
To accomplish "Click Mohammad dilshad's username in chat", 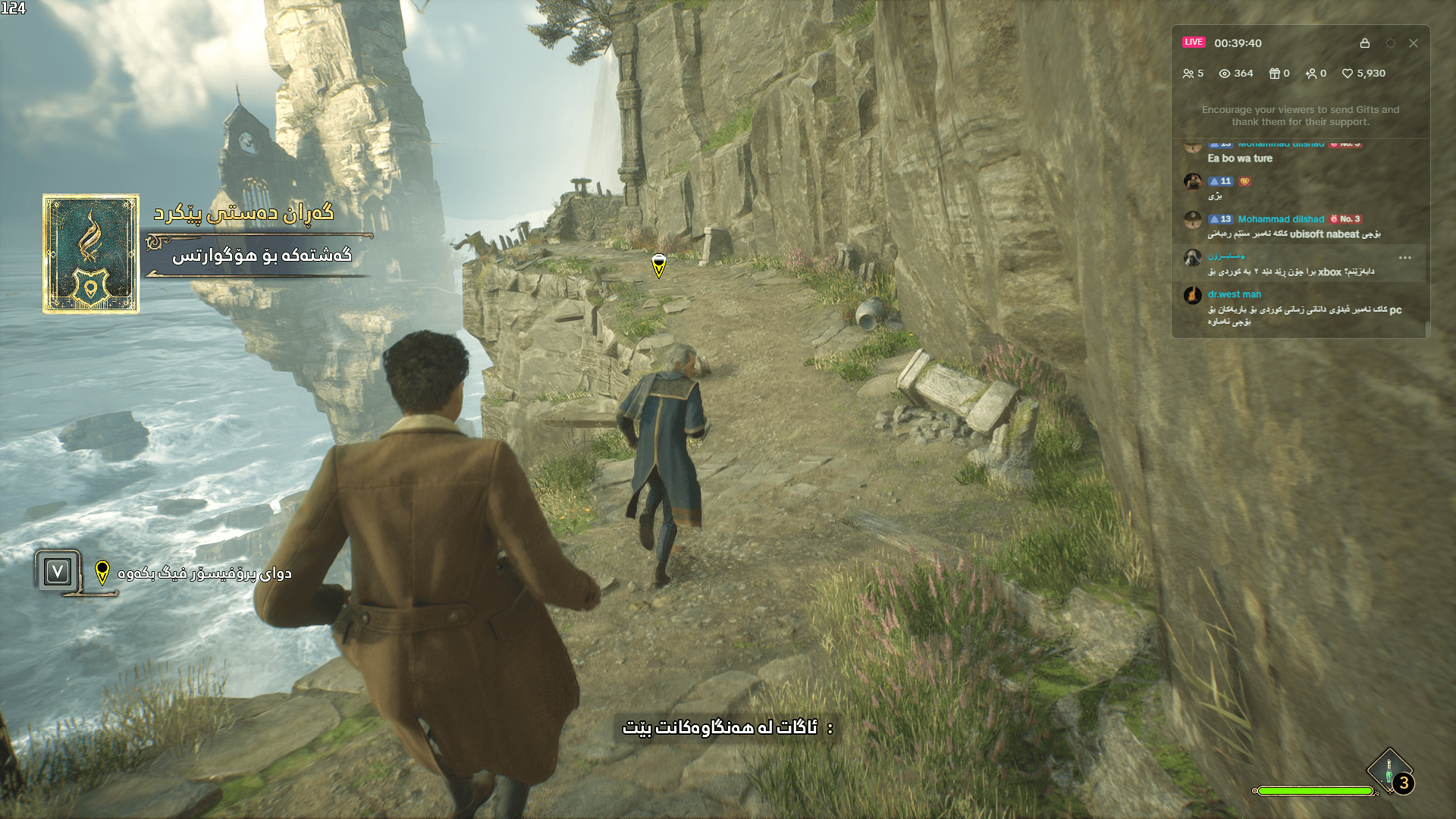I will pos(1281,219).
